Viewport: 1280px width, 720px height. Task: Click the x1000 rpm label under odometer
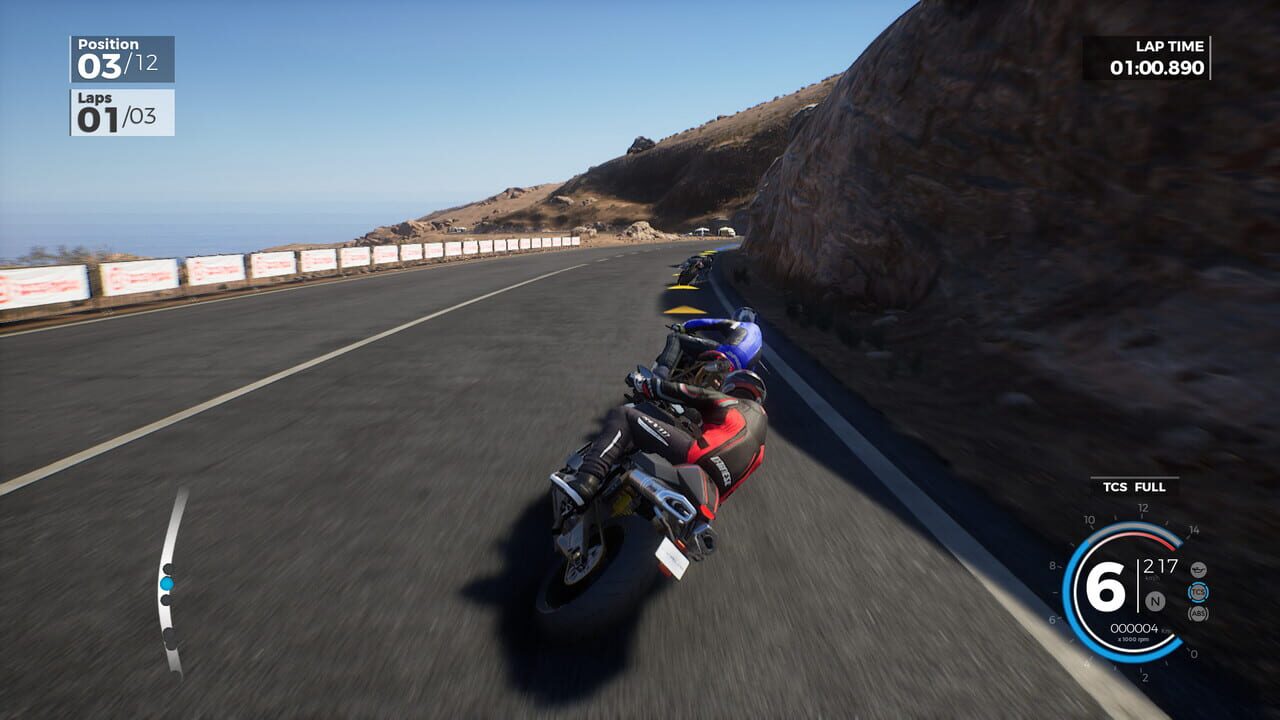1133,639
